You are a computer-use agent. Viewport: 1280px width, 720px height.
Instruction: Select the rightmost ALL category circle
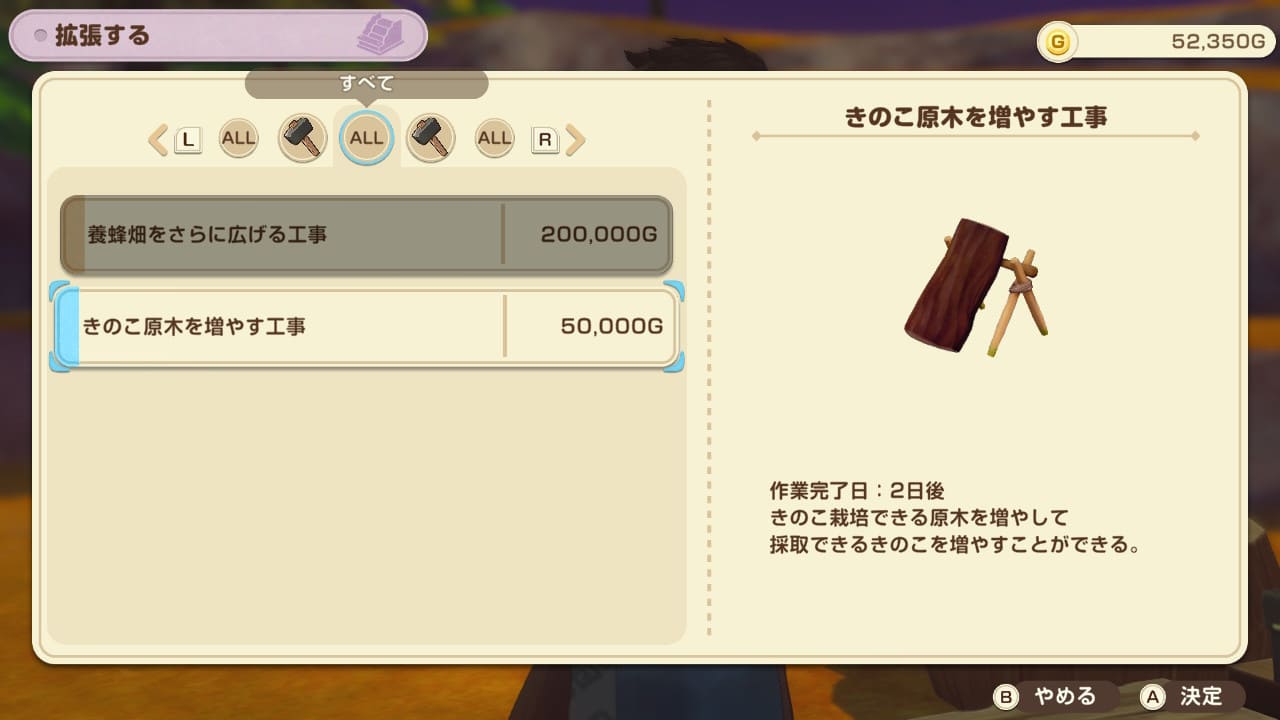click(x=494, y=137)
